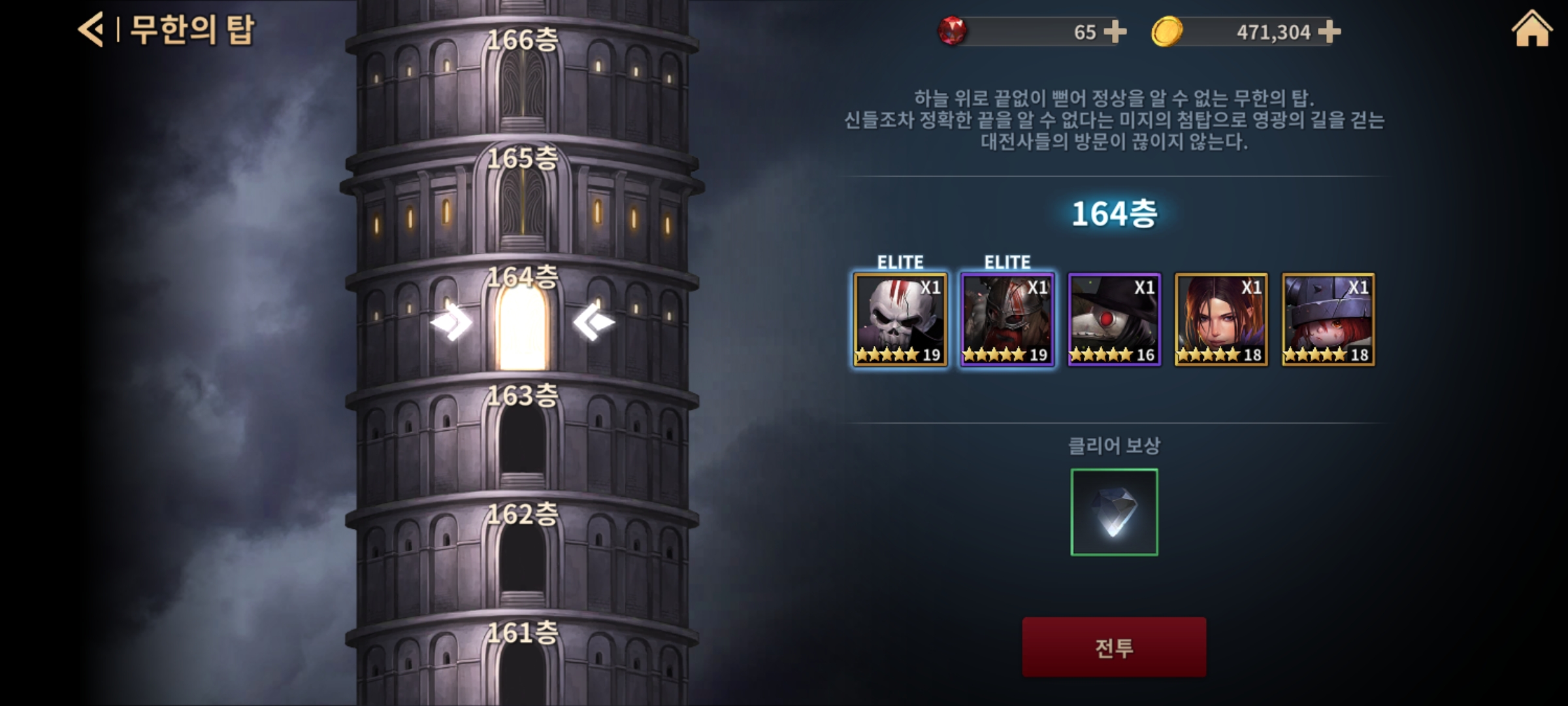The width and height of the screenshot is (1568, 706).
Task: Add more red gems
Action: (1115, 31)
